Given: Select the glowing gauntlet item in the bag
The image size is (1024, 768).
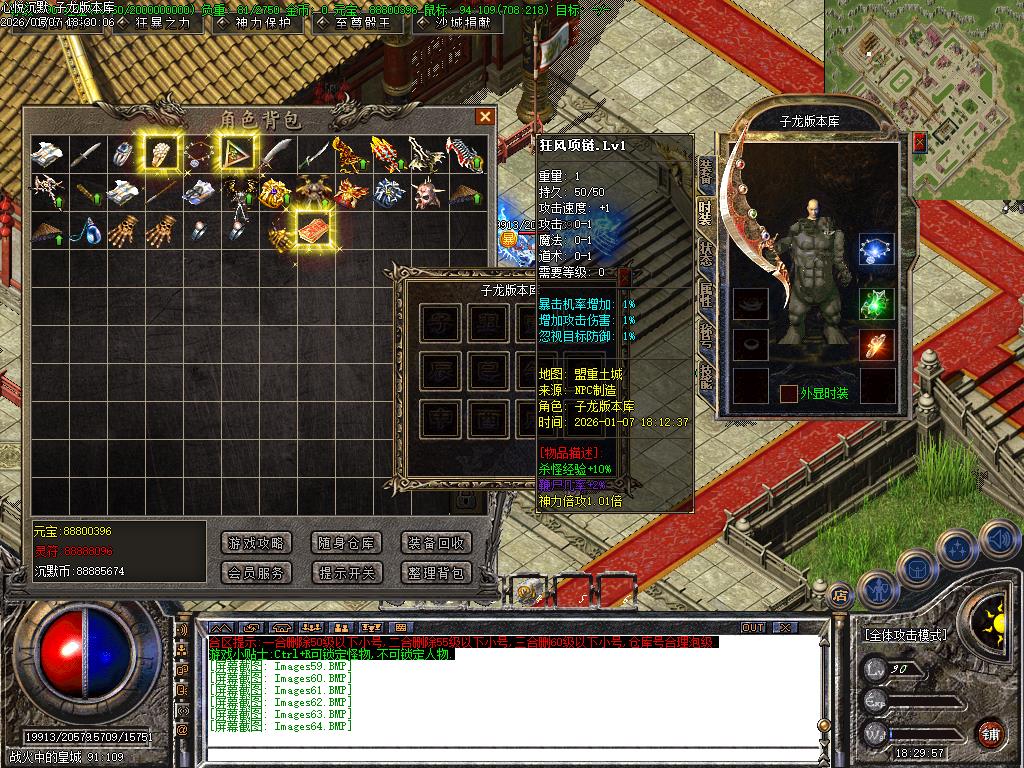Looking at the screenshot, I should click(x=160, y=153).
